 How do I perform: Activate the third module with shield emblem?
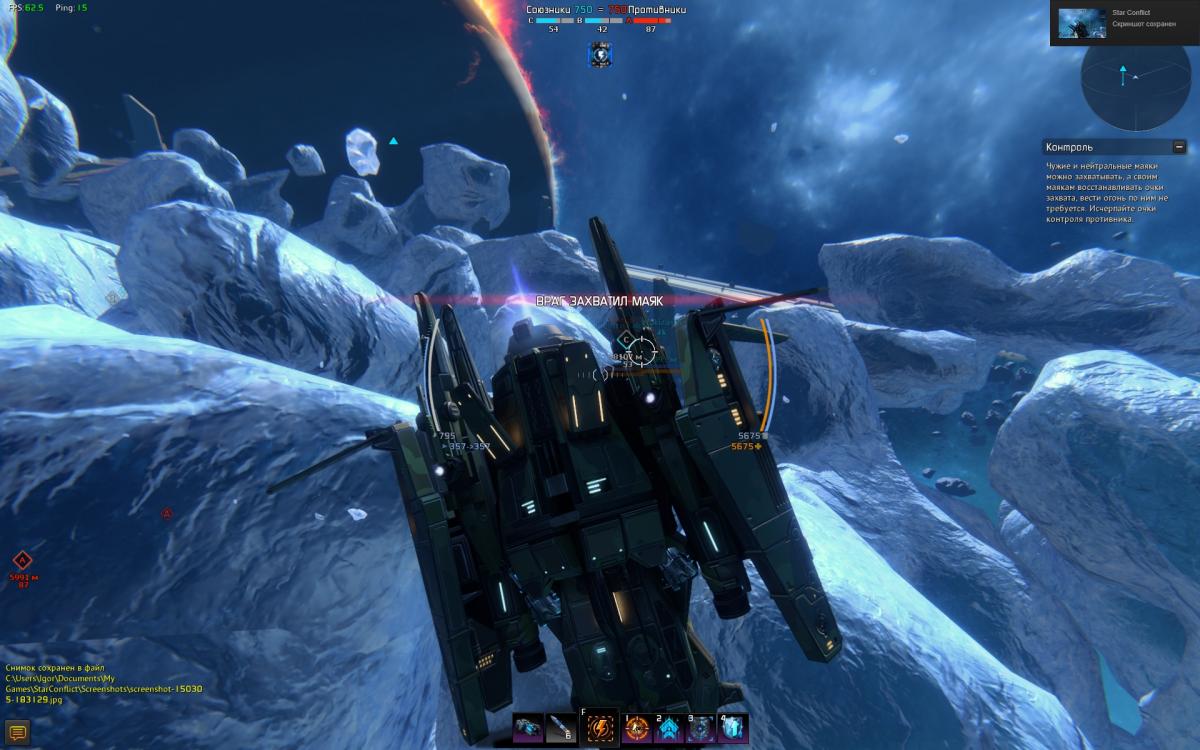click(700, 729)
